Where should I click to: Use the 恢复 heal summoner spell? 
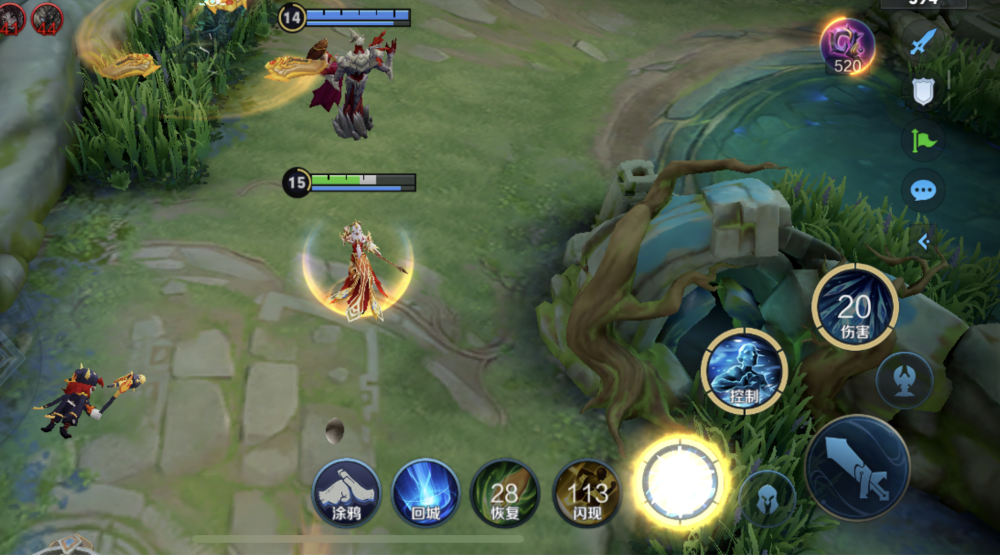pos(505,492)
